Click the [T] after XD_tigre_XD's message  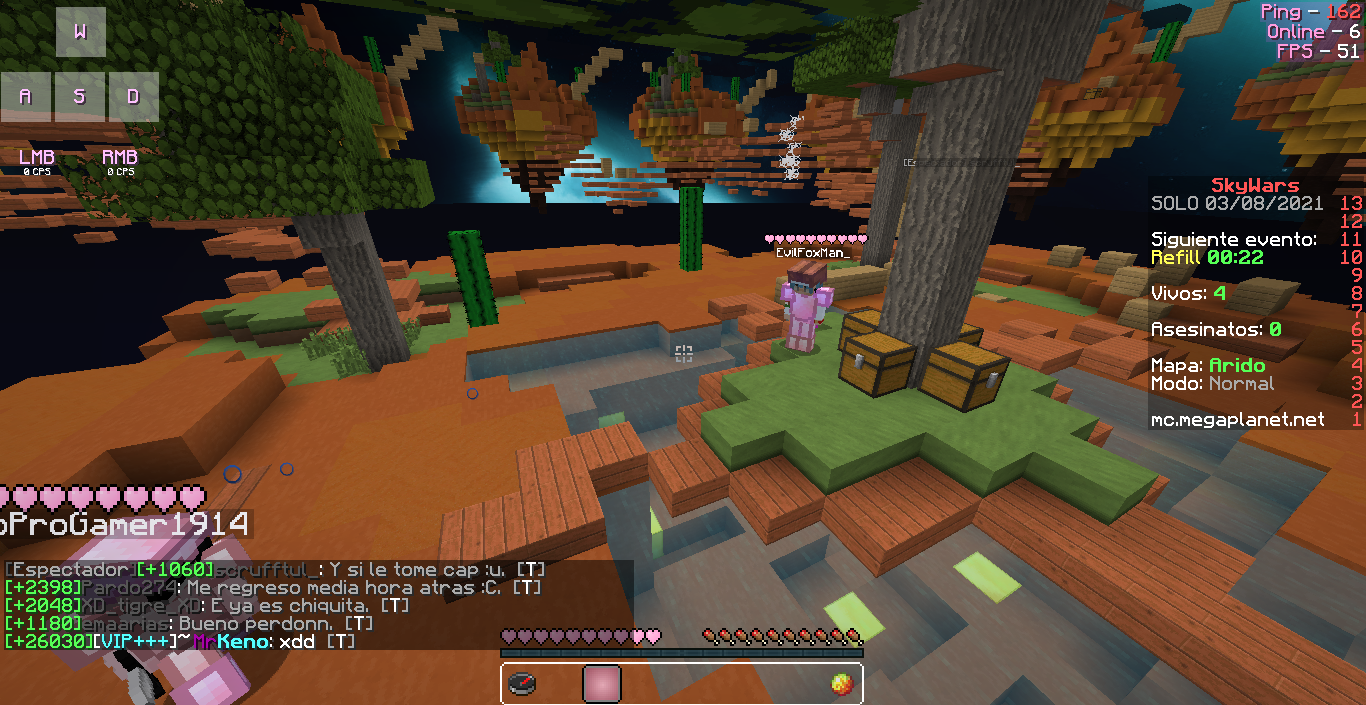point(395,606)
